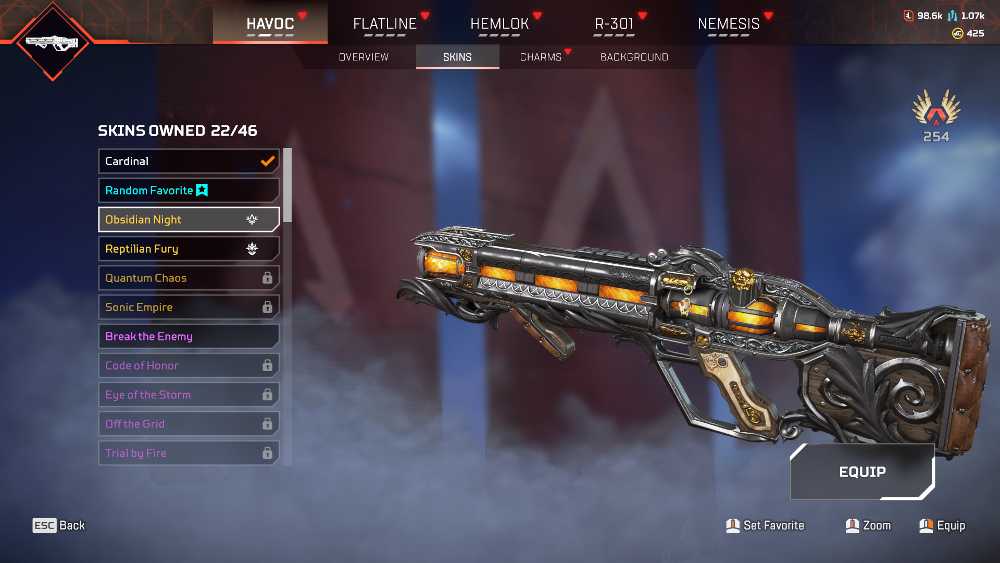
Task: Select the locked Quantum Chaos skin
Action: (x=189, y=278)
